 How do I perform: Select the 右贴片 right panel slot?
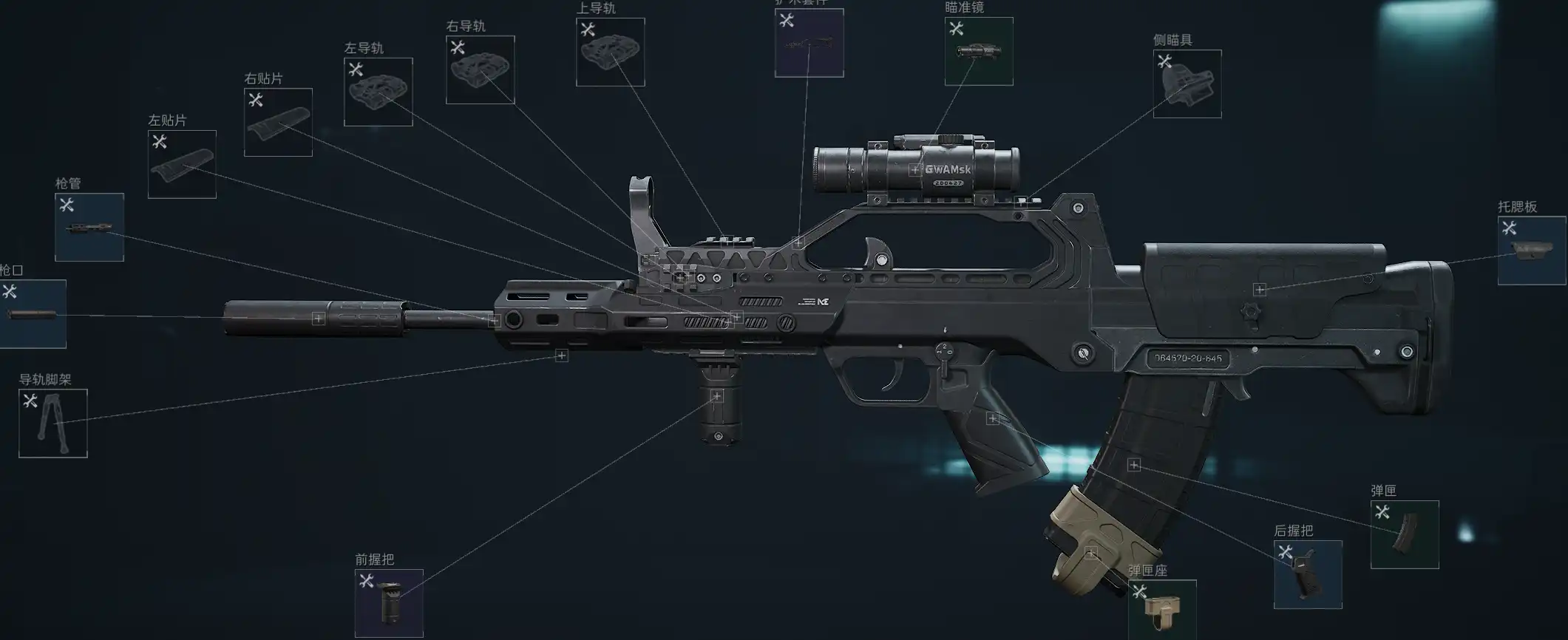point(278,123)
